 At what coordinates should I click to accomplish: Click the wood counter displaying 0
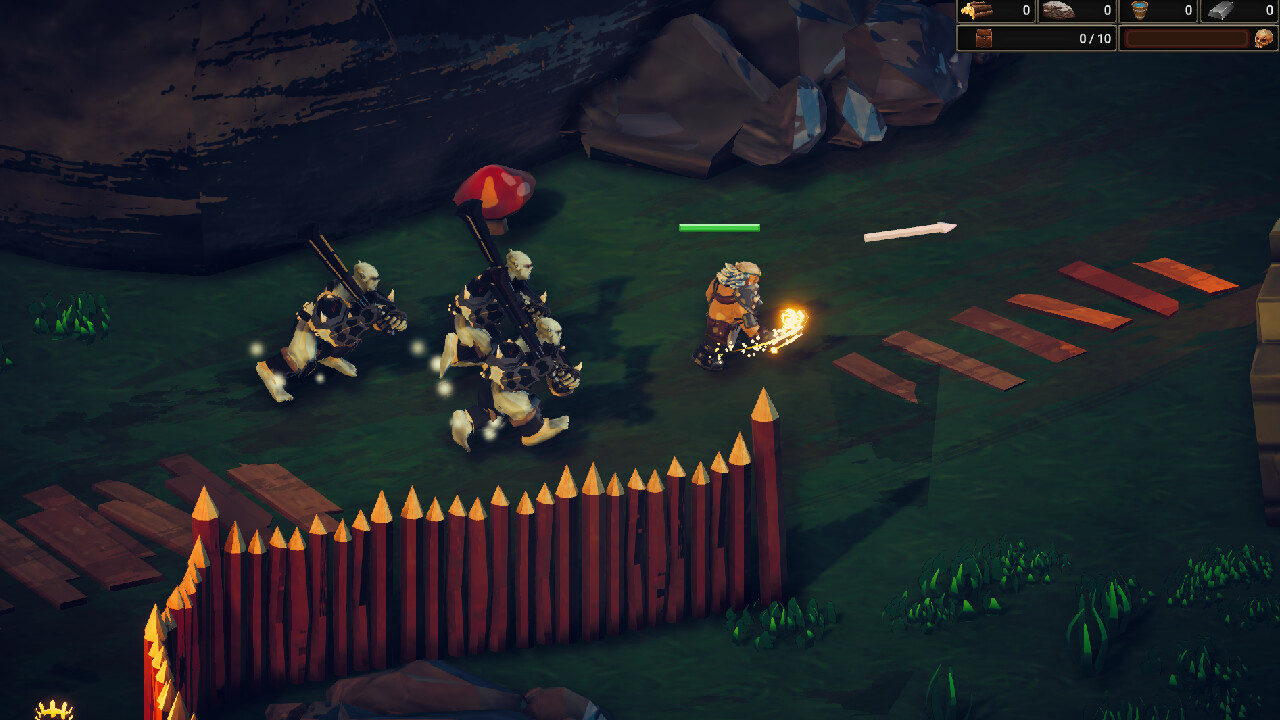[x=1025, y=11]
